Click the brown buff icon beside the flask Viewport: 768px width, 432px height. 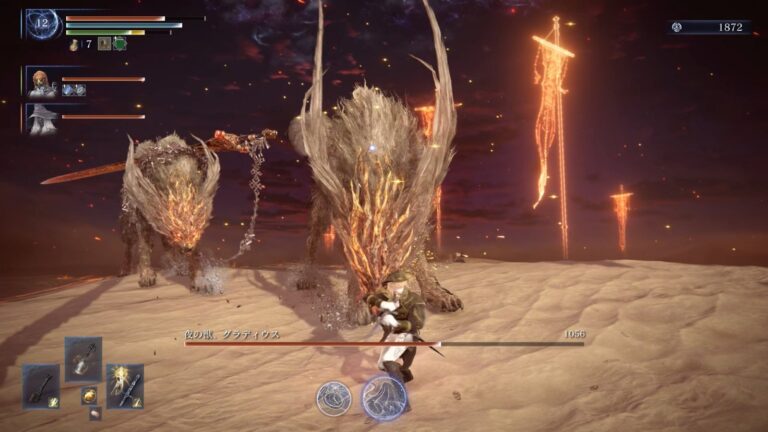(103, 44)
